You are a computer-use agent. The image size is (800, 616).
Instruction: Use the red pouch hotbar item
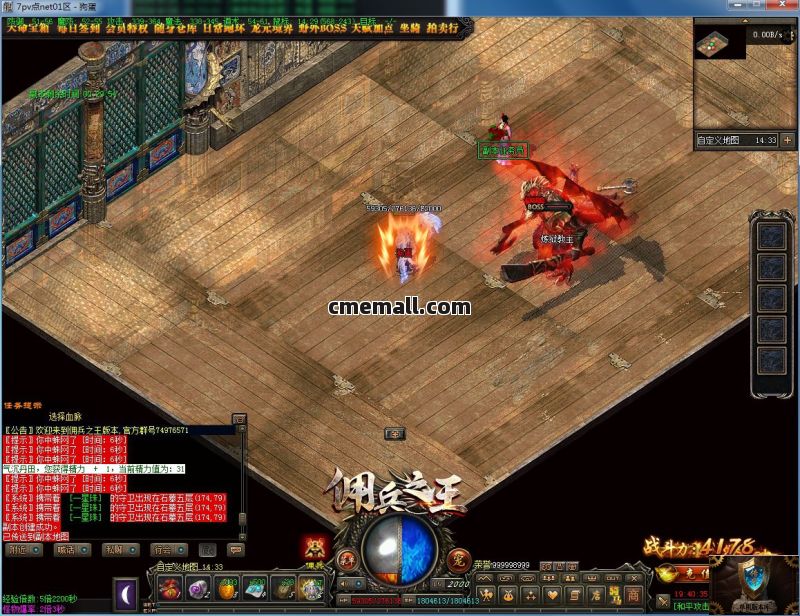click(170, 588)
